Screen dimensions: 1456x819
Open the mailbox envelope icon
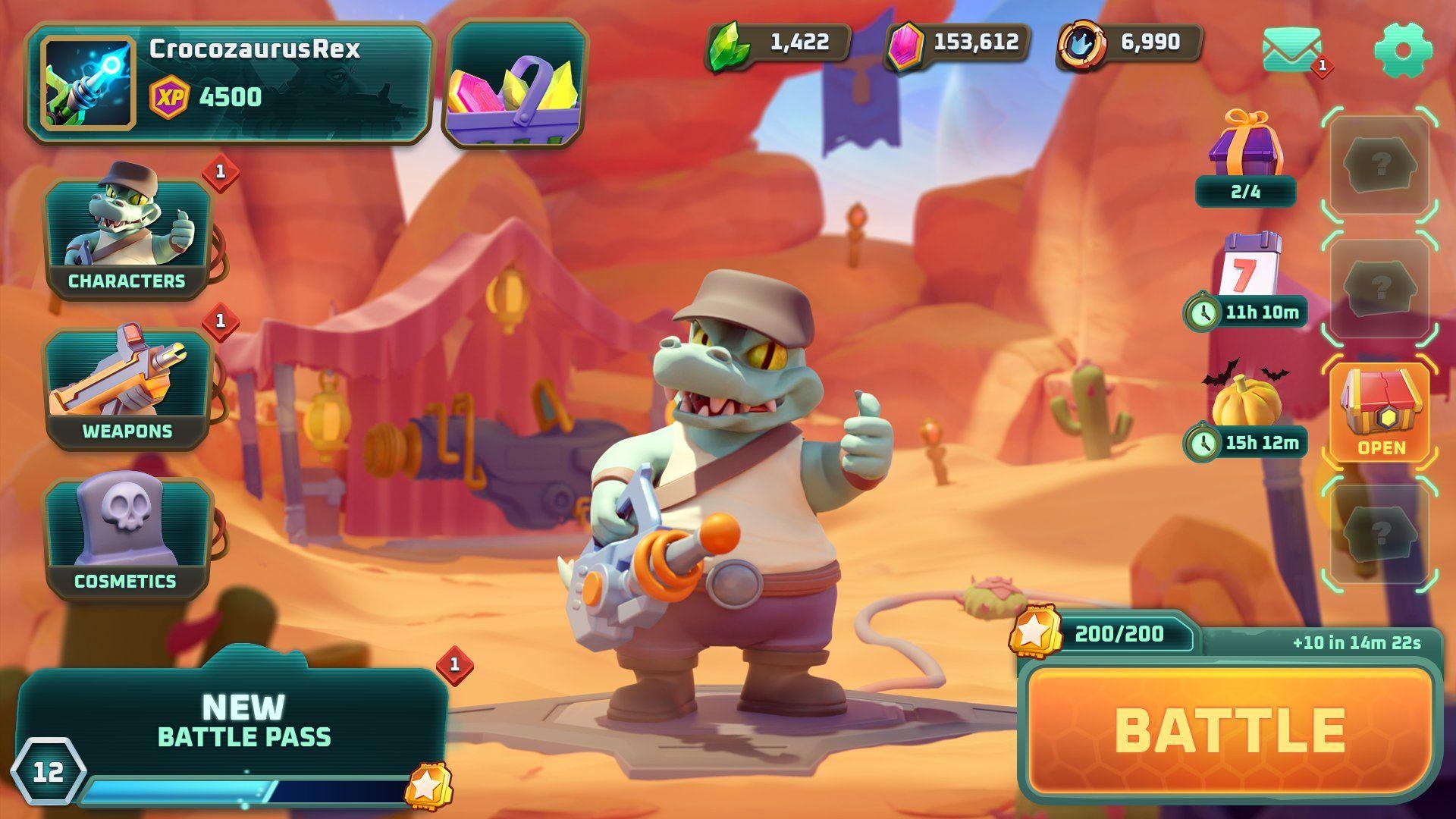(x=1291, y=49)
